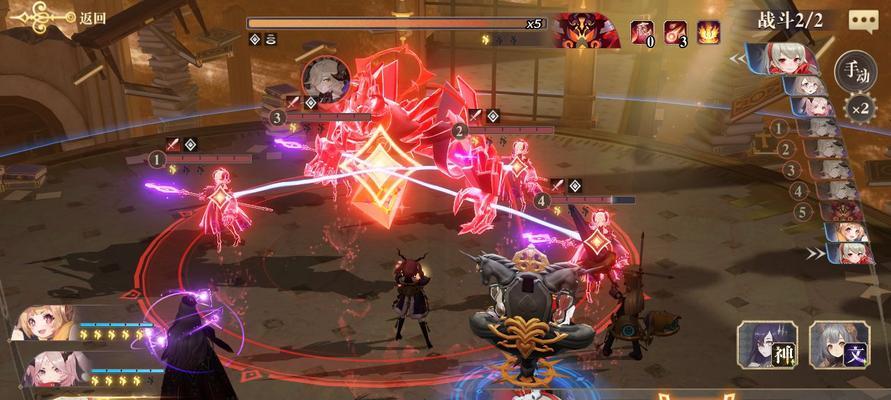Inspect the boss portrait icon
891x400 pixels.
coord(586,30)
